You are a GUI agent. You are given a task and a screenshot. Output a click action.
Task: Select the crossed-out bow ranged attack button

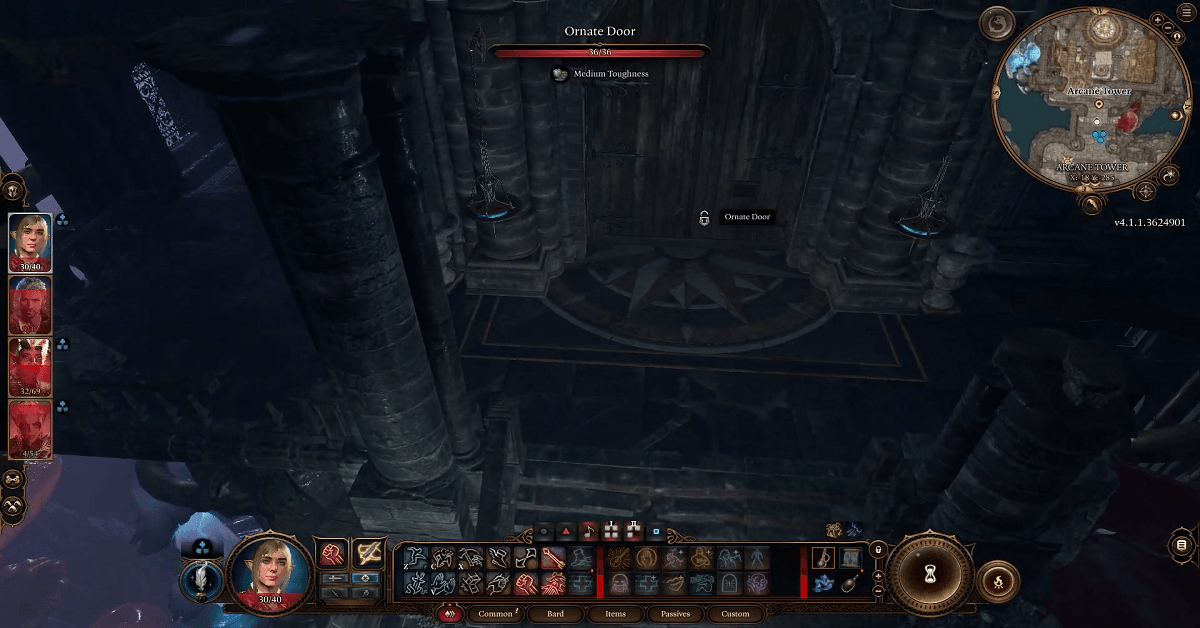(368, 553)
